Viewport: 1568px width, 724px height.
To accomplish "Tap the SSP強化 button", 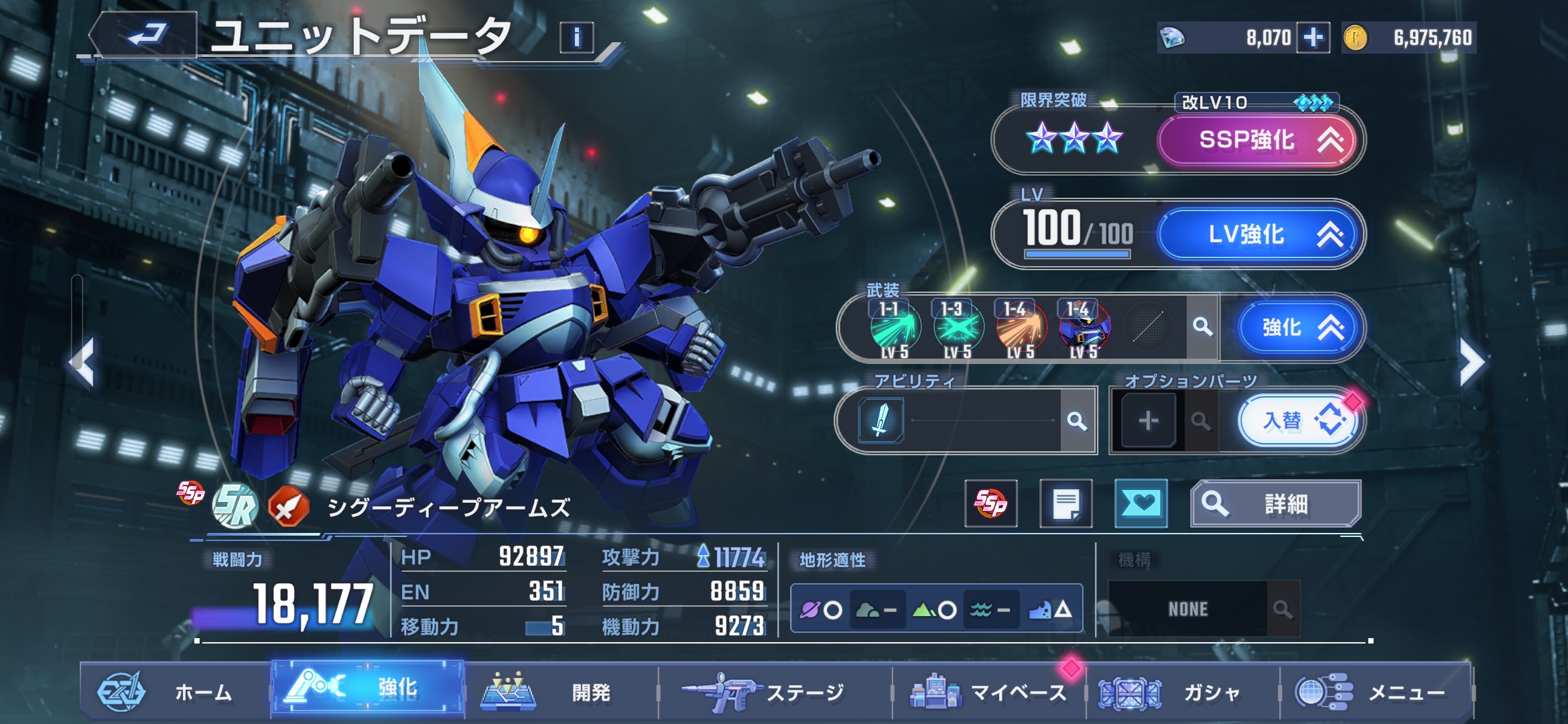I will pyautogui.click(x=1258, y=140).
